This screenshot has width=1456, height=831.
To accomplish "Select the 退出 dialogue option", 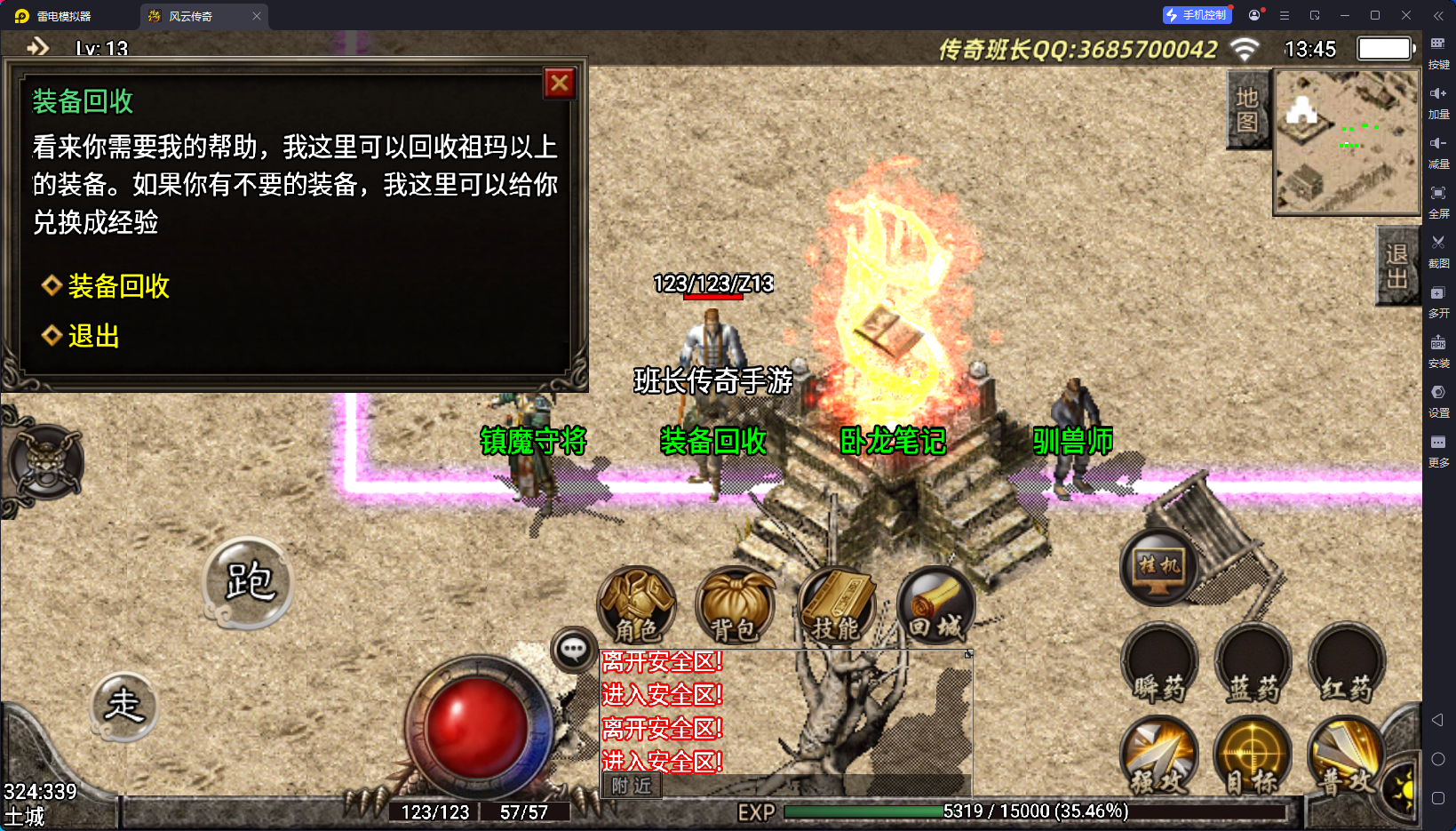I will 93,336.
